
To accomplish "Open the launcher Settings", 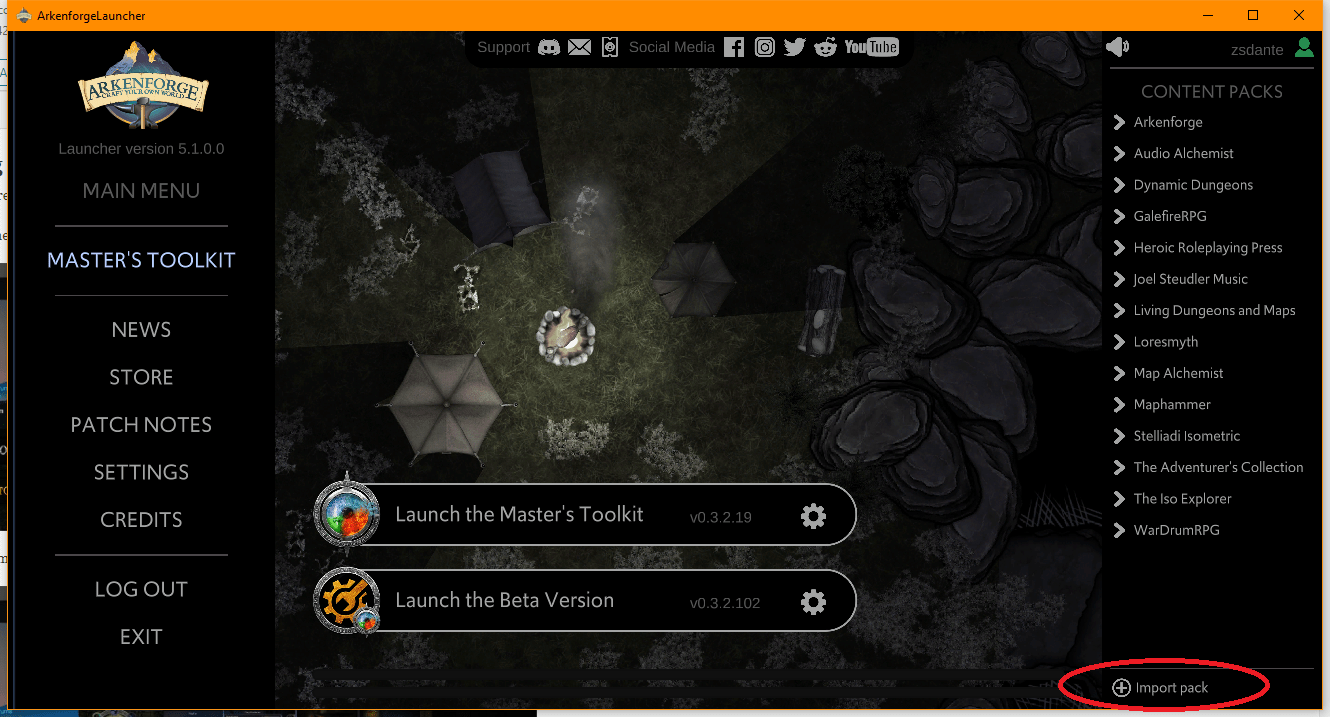I will click(x=141, y=472).
